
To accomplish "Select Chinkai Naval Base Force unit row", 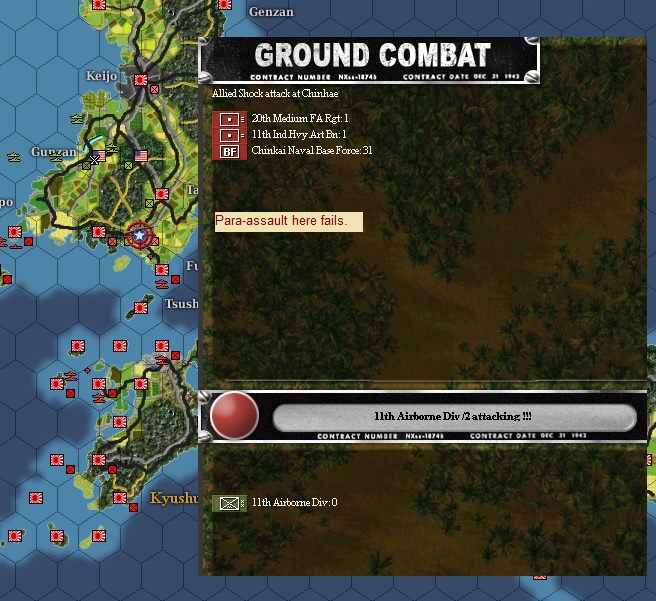I will (x=312, y=150).
